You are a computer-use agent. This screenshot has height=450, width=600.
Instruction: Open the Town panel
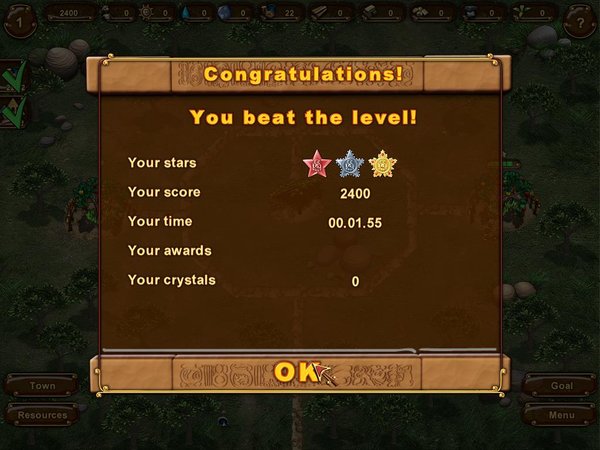pyautogui.click(x=42, y=385)
